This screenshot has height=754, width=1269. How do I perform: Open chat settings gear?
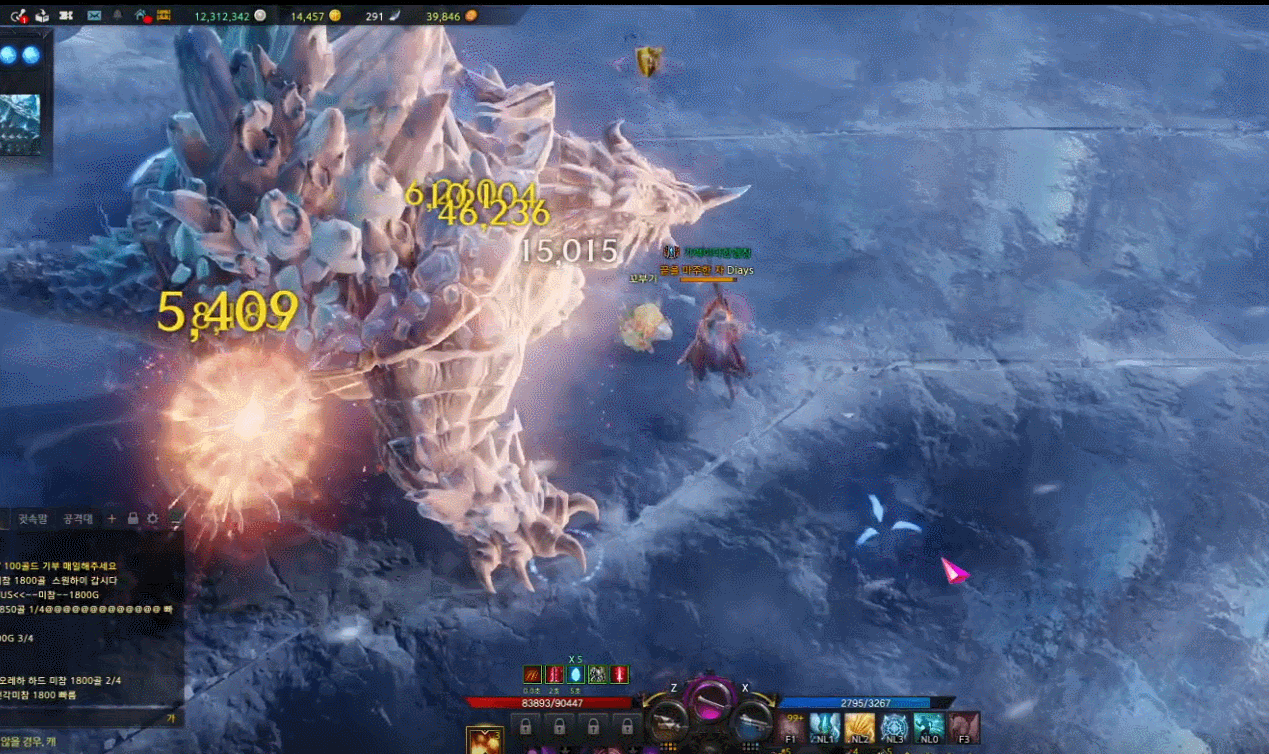click(152, 519)
